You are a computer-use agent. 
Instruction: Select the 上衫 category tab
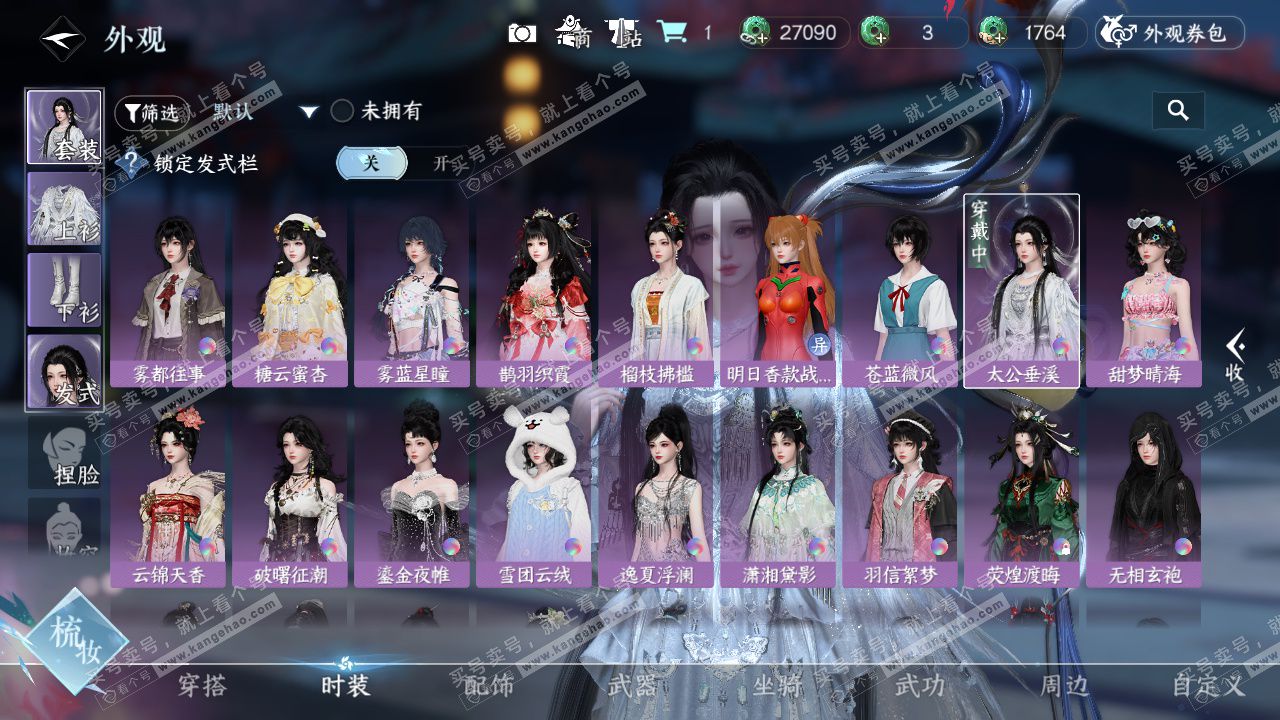[64, 208]
